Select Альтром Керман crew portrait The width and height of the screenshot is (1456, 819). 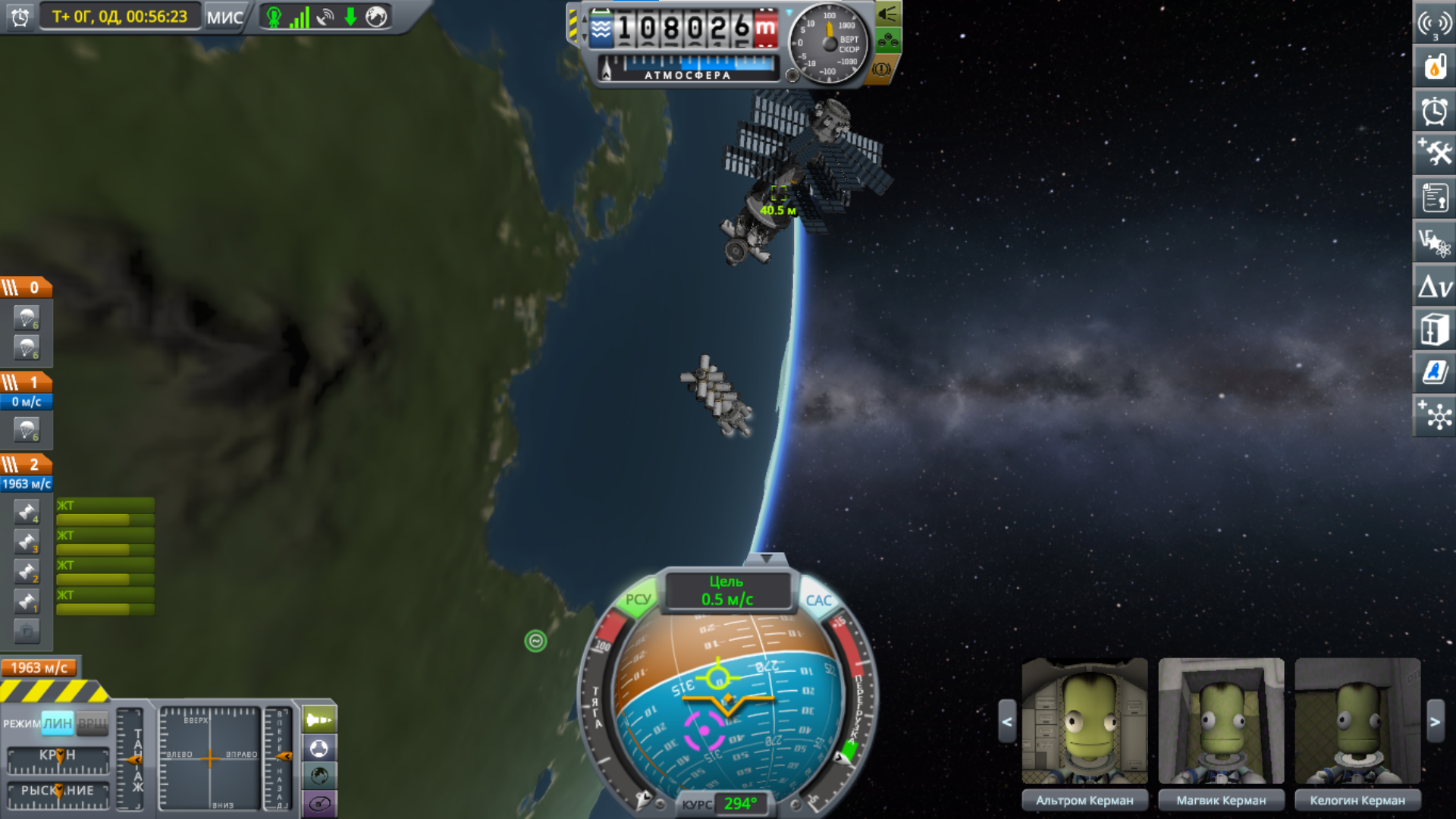pyautogui.click(x=1084, y=721)
